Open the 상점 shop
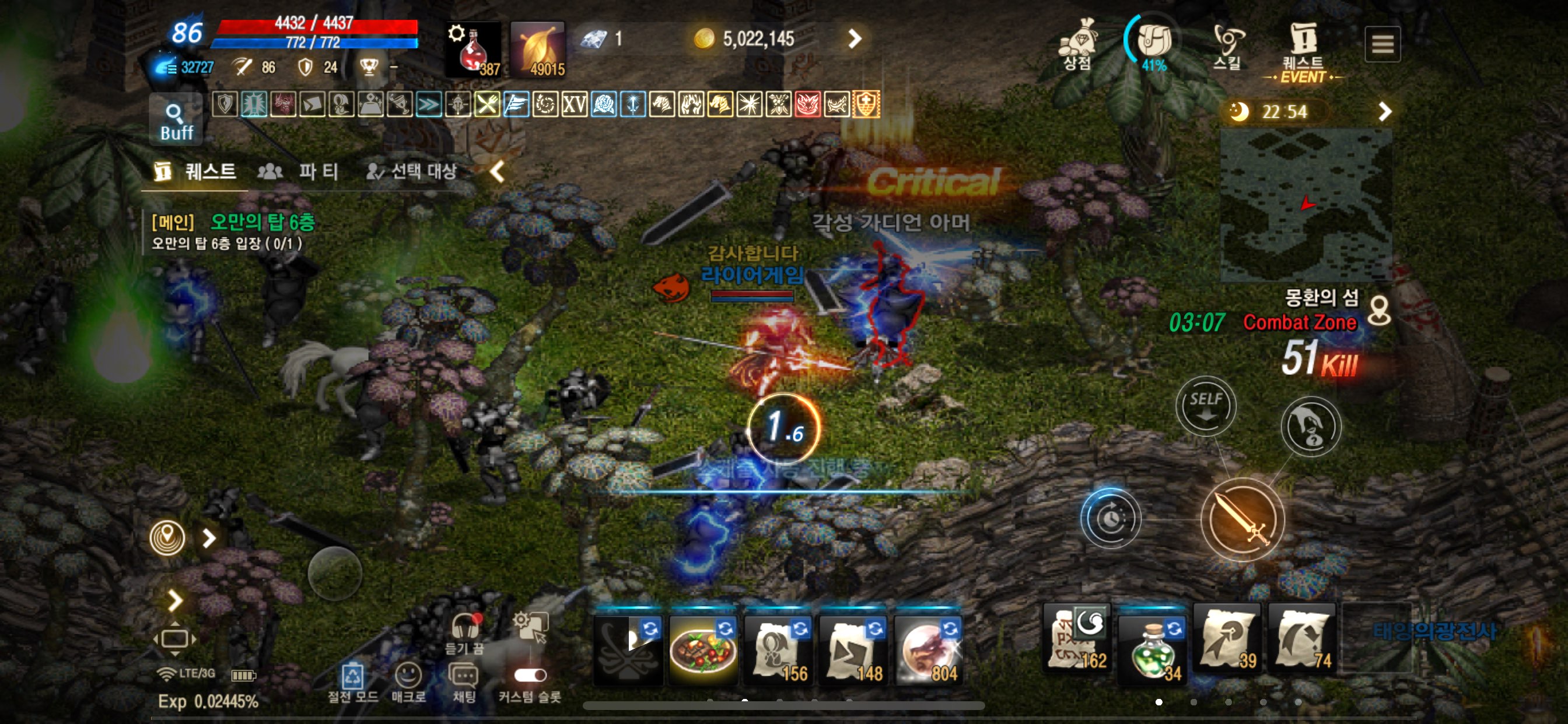Viewport: 1568px width, 724px height. pos(1077,44)
